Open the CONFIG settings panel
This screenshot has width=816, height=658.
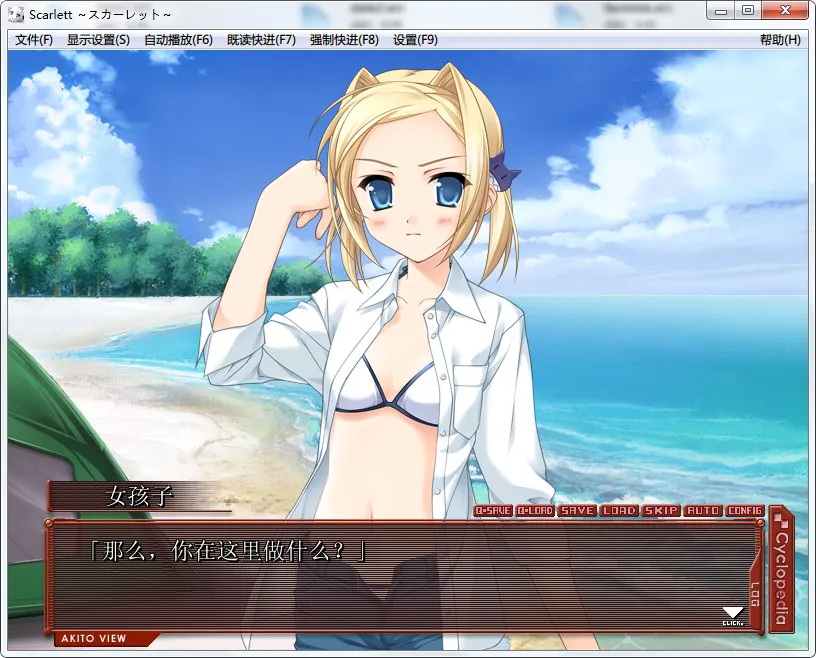click(x=745, y=511)
